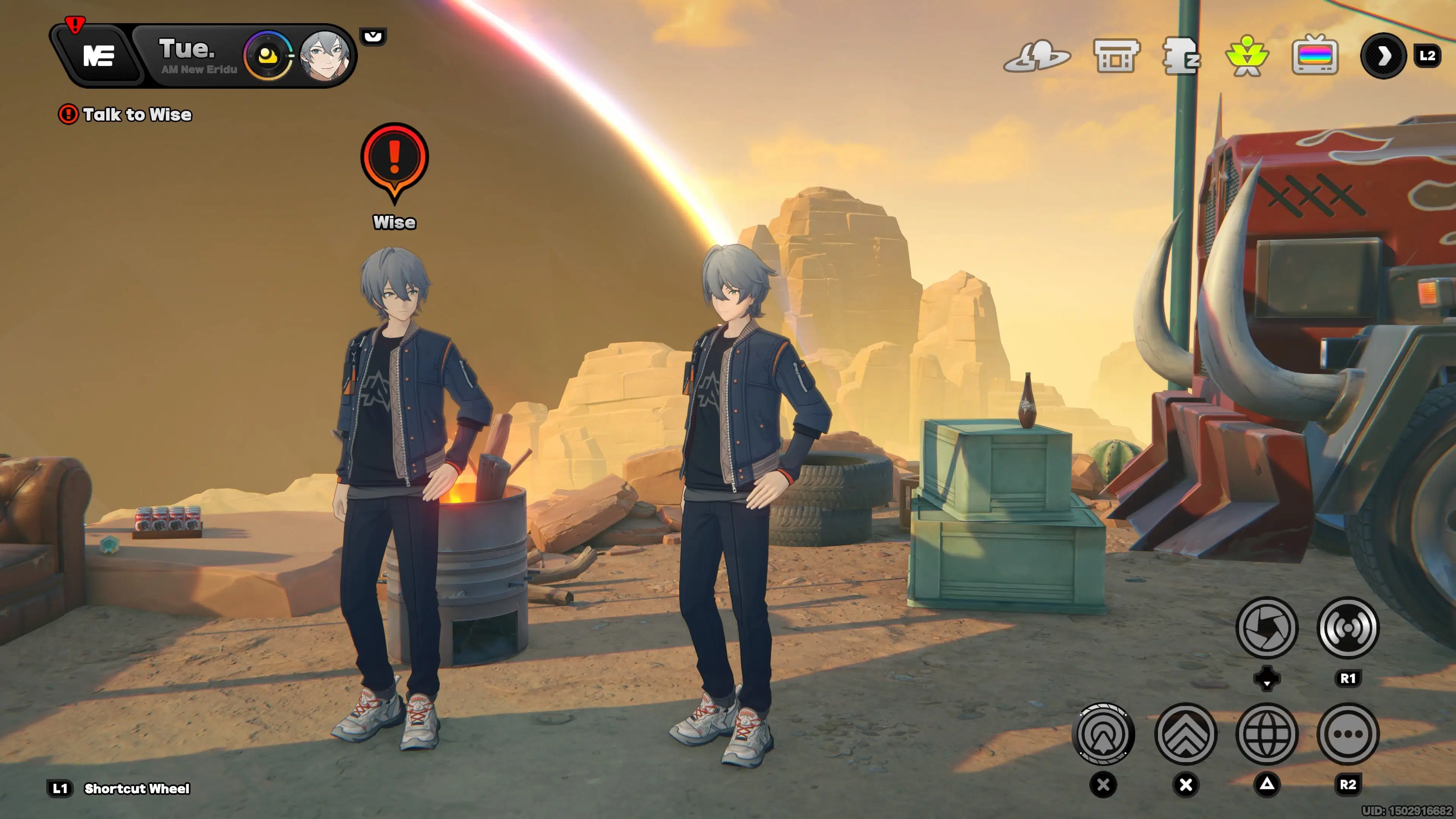Open the shop storefront icon
Viewport: 1456px width, 819px height.
point(1116,55)
